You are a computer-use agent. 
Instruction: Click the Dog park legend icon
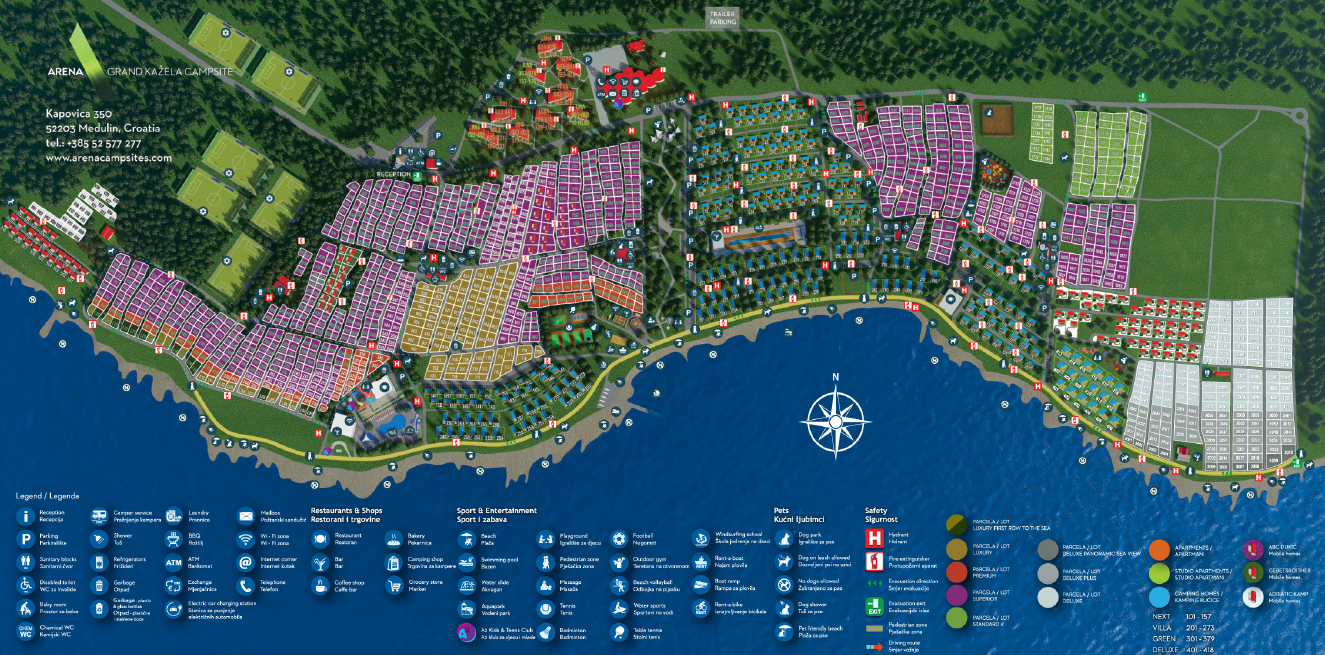click(783, 539)
